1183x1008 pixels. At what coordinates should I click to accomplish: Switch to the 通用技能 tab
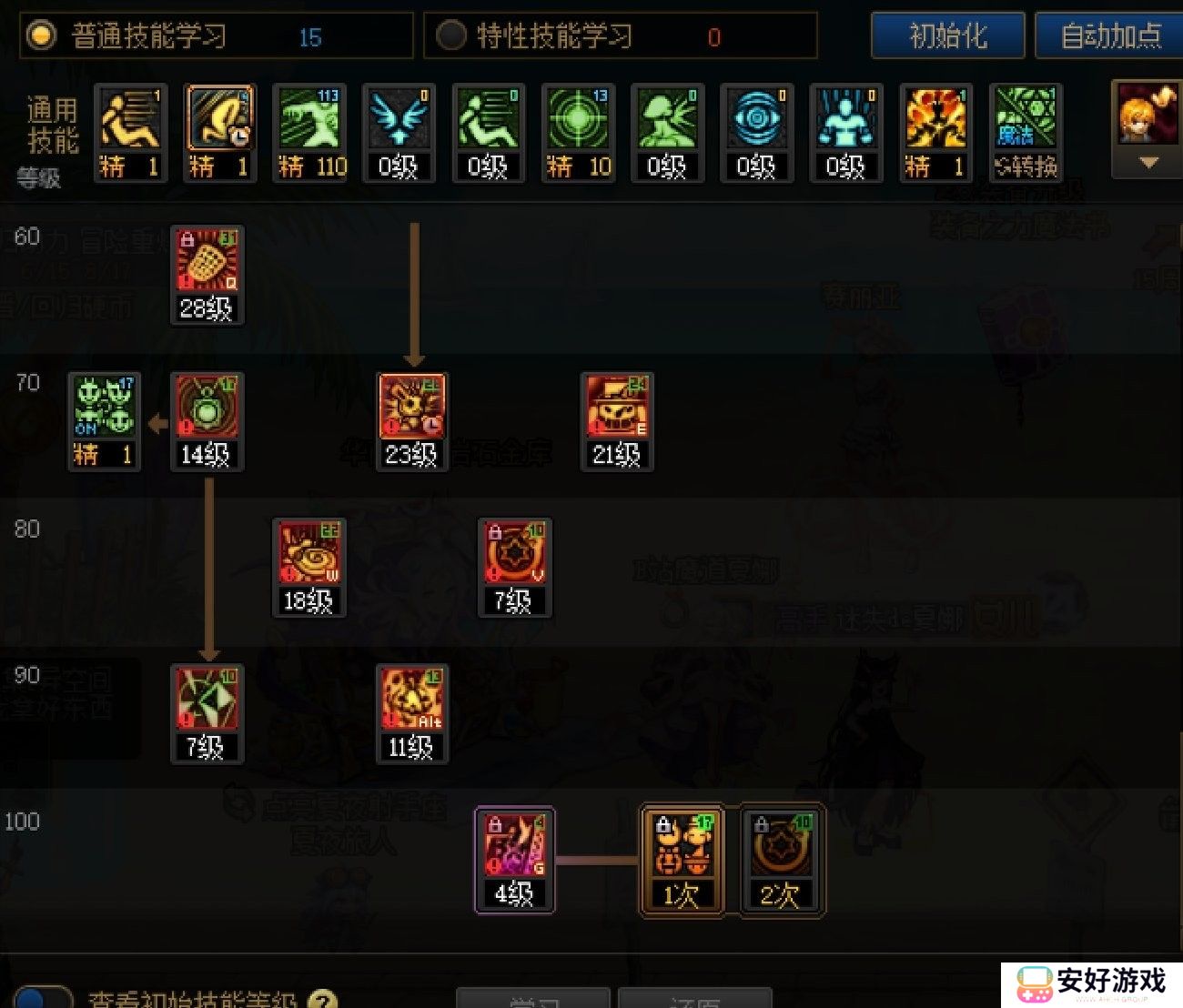50,123
